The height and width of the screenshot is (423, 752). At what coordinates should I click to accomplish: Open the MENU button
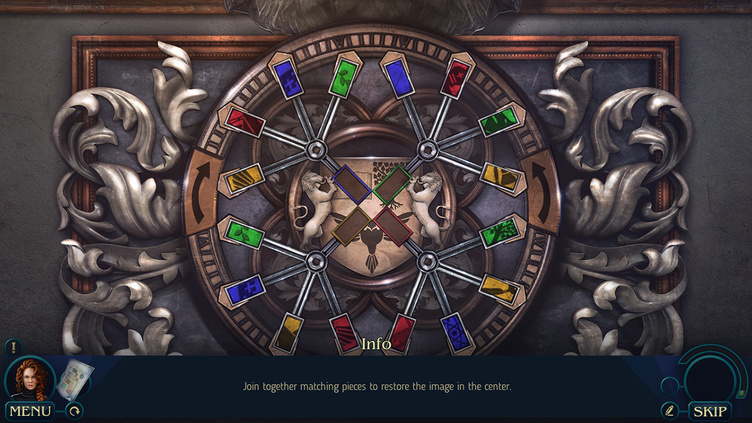coord(30,410)
